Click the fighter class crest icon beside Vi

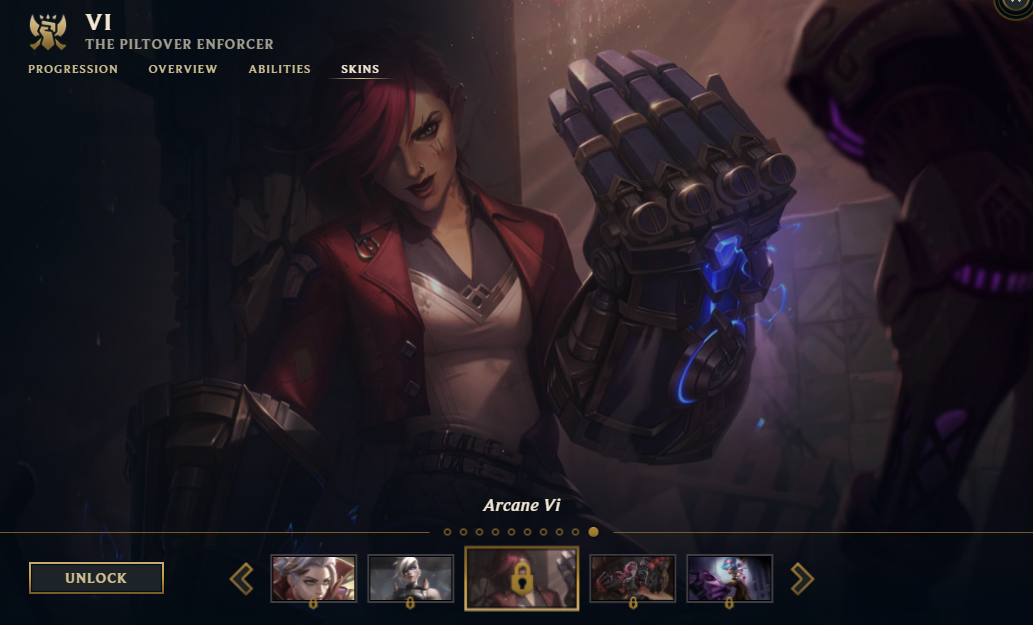click(47, 33)
